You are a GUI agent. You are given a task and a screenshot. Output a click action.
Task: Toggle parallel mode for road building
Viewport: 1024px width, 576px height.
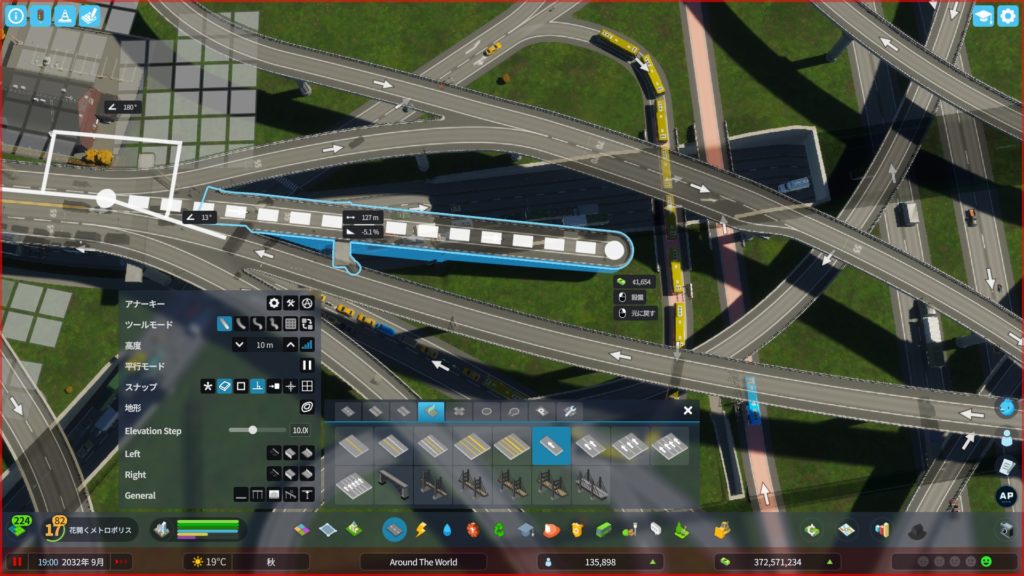tap(307, 365)
